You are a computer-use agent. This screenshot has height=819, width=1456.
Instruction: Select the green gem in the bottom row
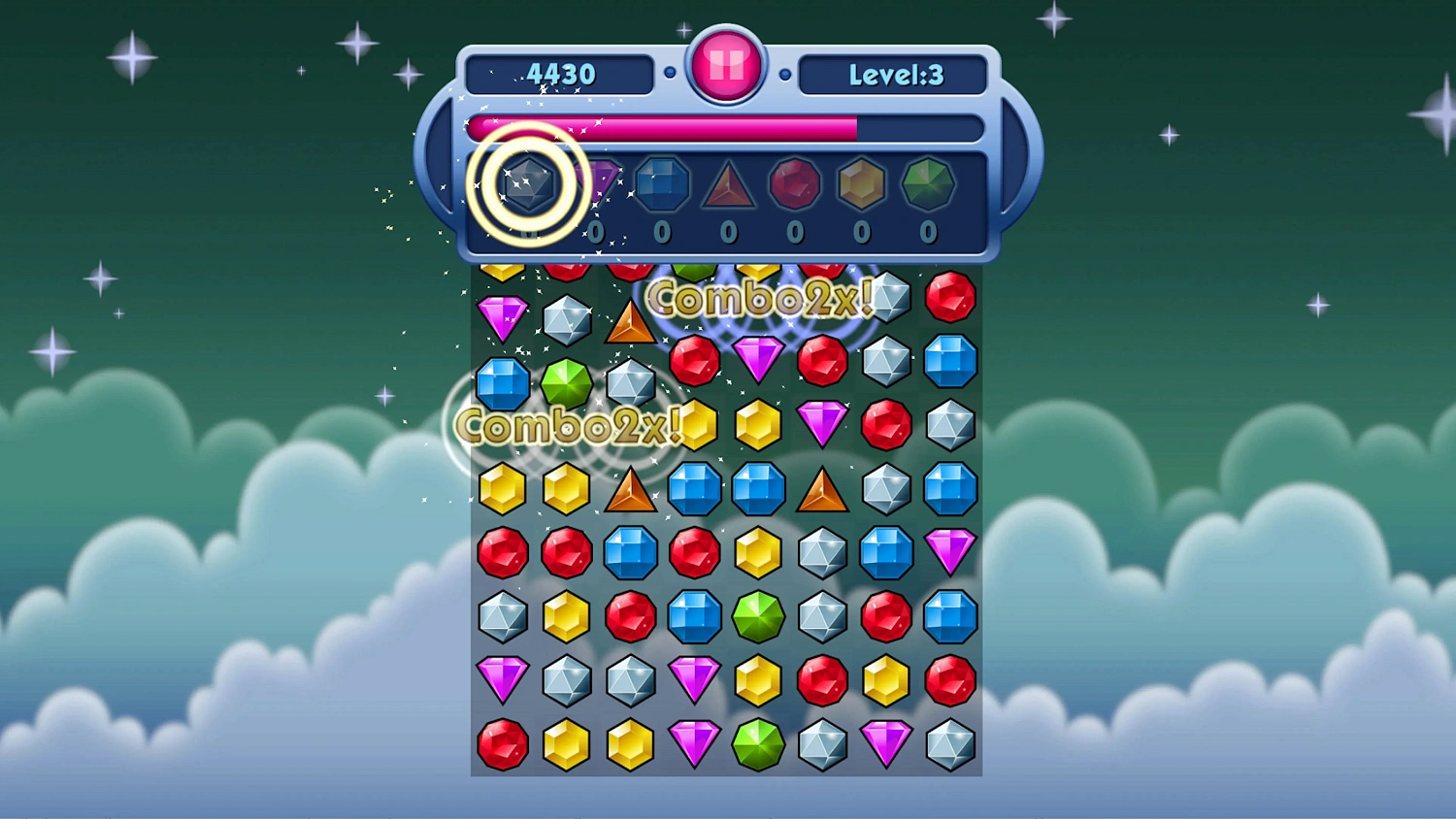tap(758, 744)
